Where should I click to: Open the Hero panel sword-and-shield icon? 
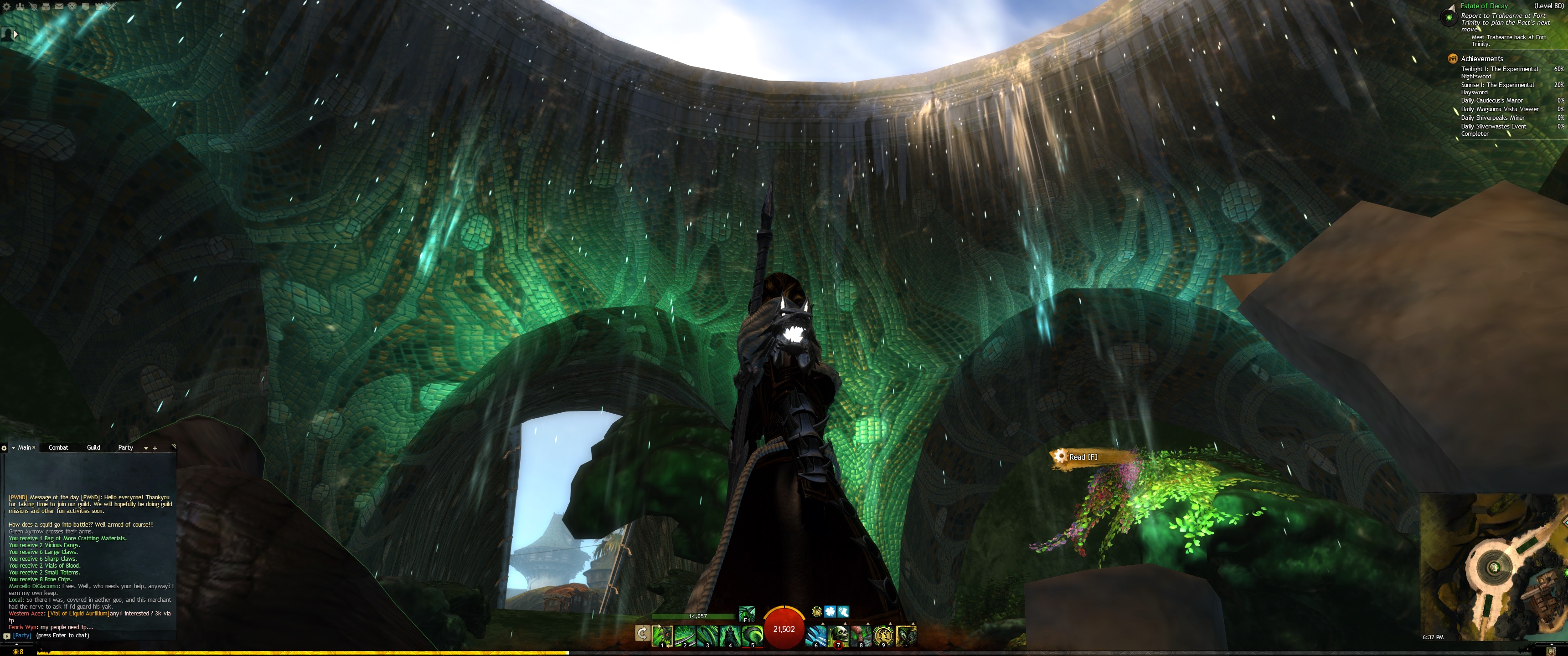pos(33,6)
